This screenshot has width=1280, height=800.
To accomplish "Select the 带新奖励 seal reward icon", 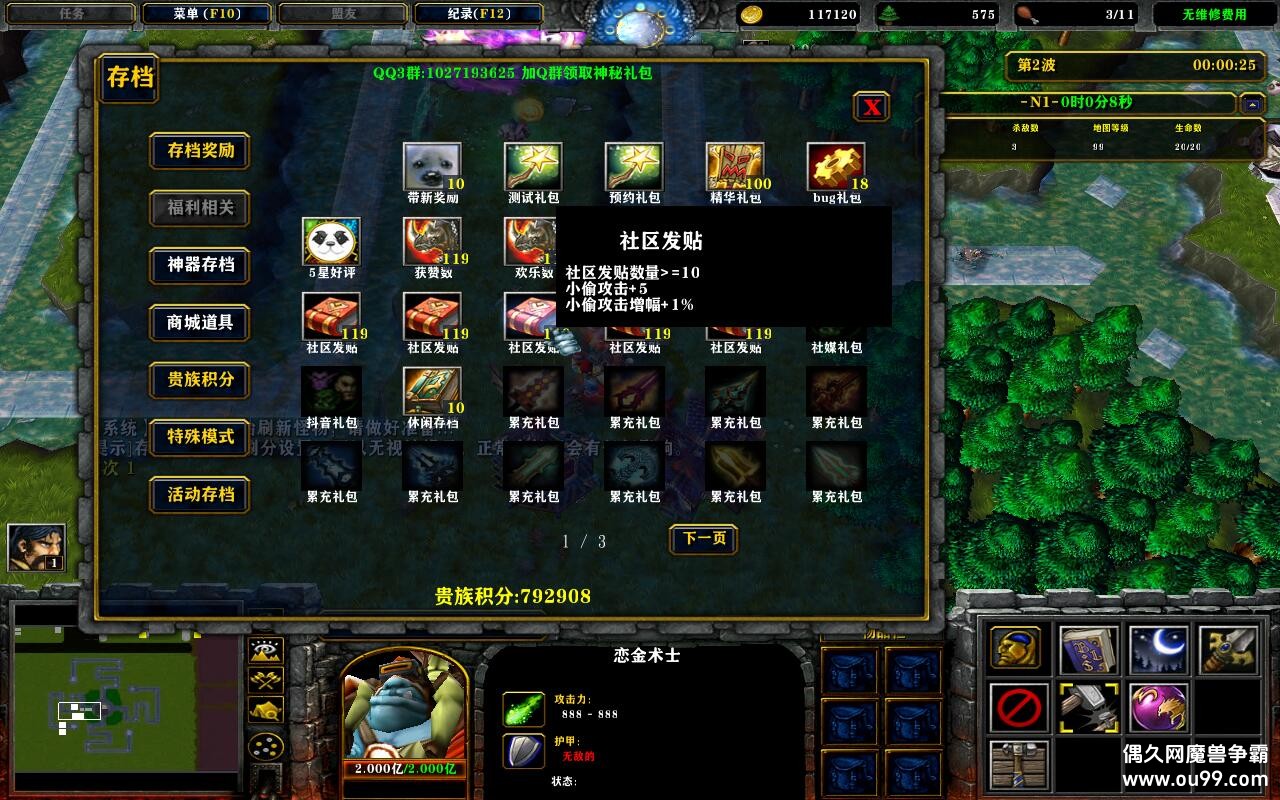I will point(432,163).
